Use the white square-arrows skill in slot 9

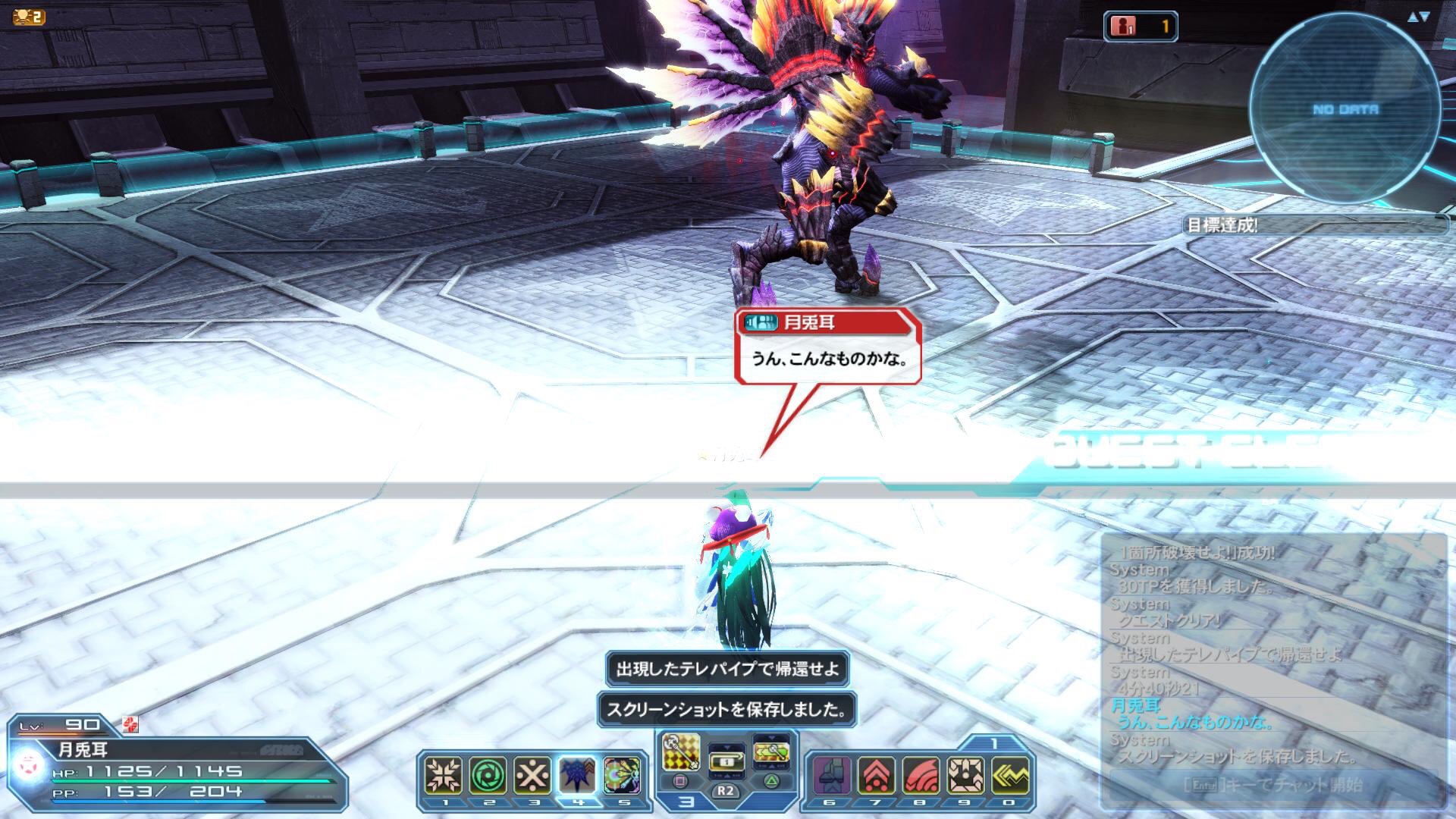coord(965,775)
